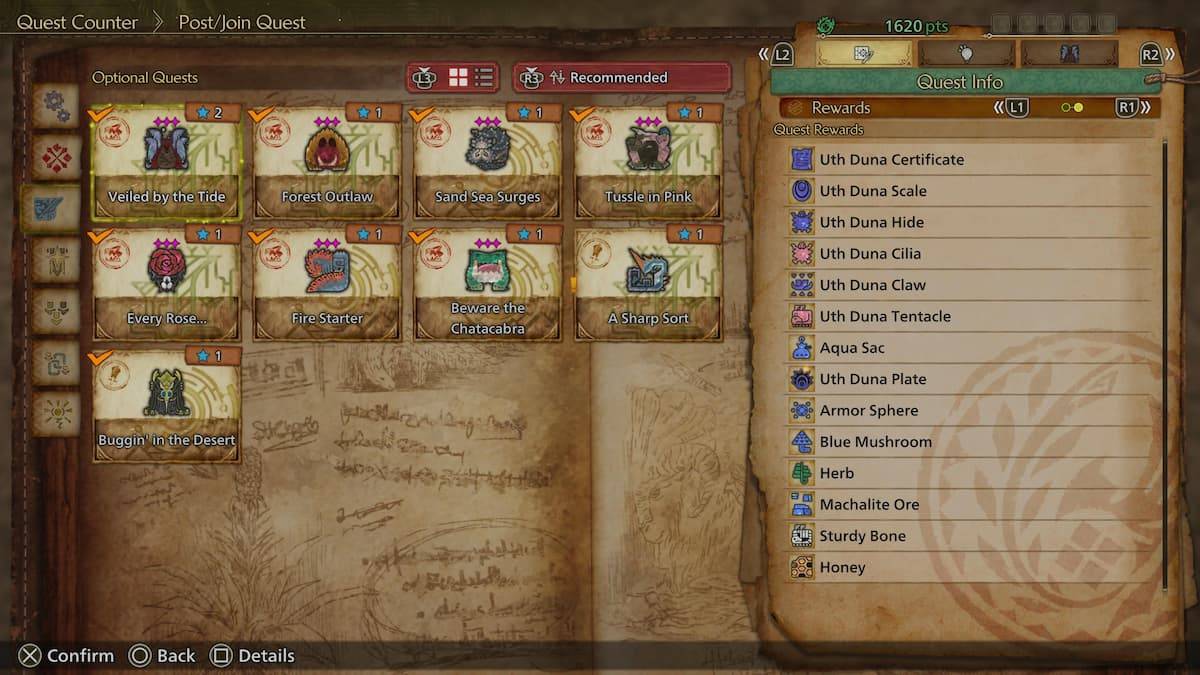Image resolution: width=1200 pixels, height=675 pixels.
Task: Open the Sand Sea Surges quest
Action: point(487,162)
